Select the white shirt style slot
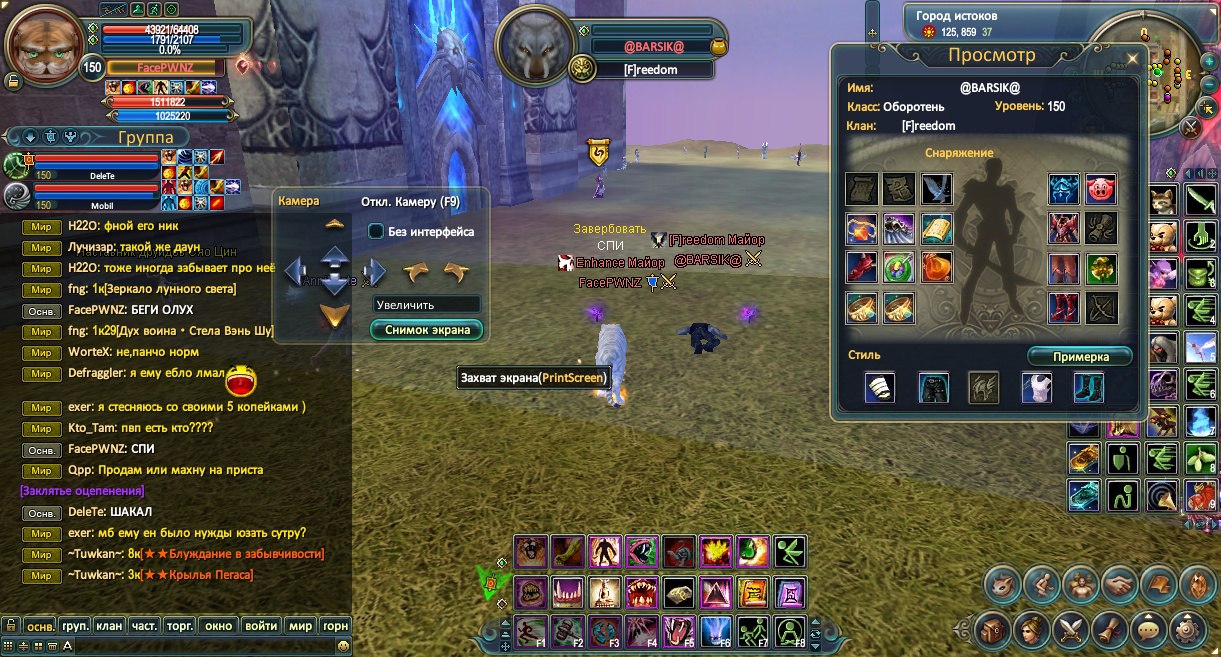This screenshot has height=657, width=1221. click(1036, 387)
